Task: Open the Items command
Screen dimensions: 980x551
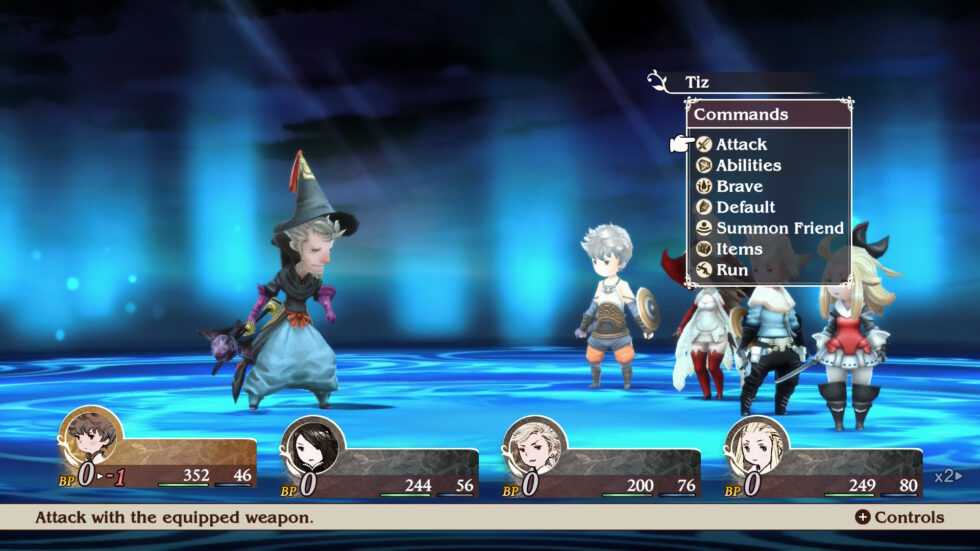Action: click(x=739, y=249)
